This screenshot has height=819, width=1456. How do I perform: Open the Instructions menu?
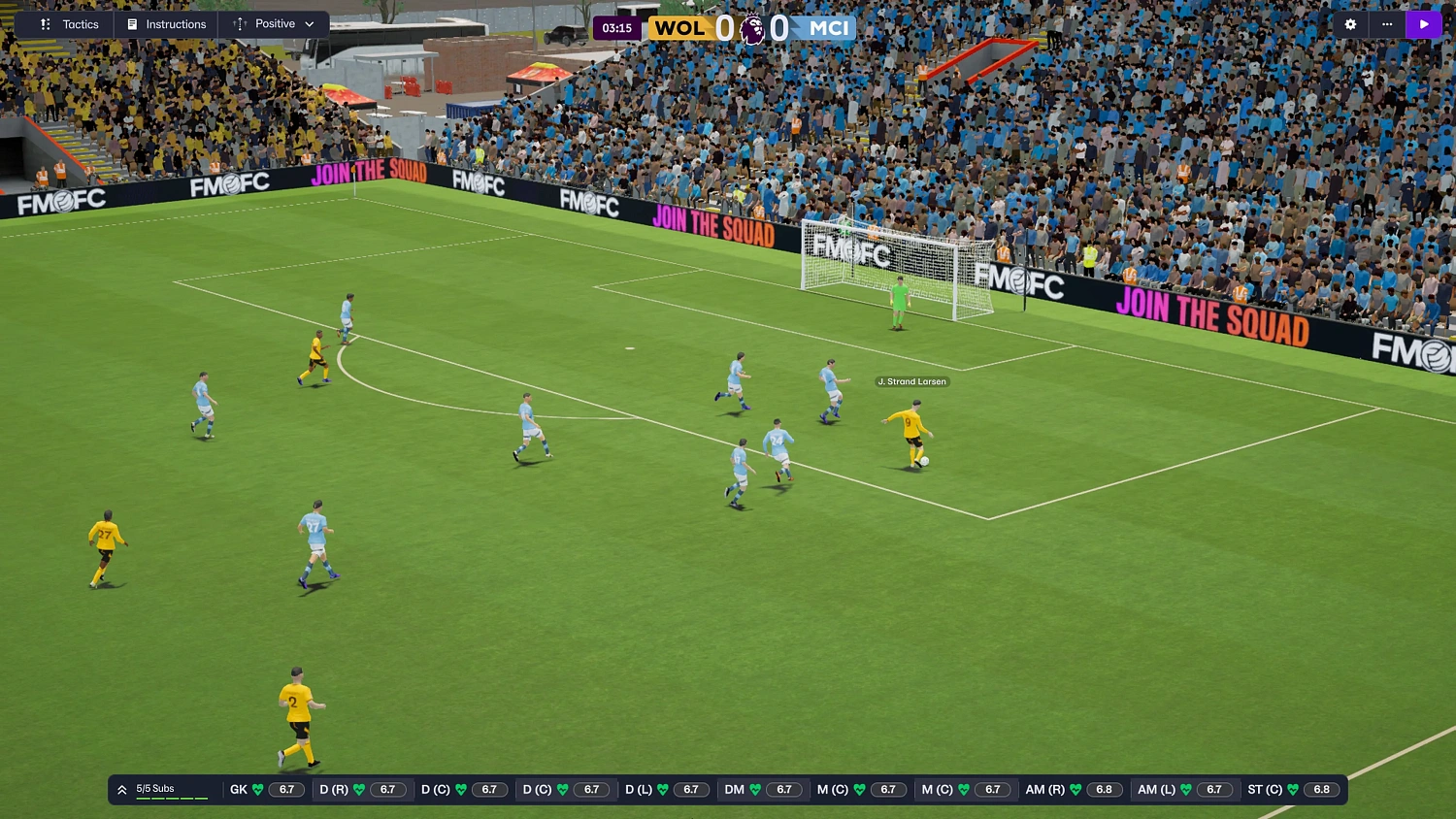click(x=175, y=24)
